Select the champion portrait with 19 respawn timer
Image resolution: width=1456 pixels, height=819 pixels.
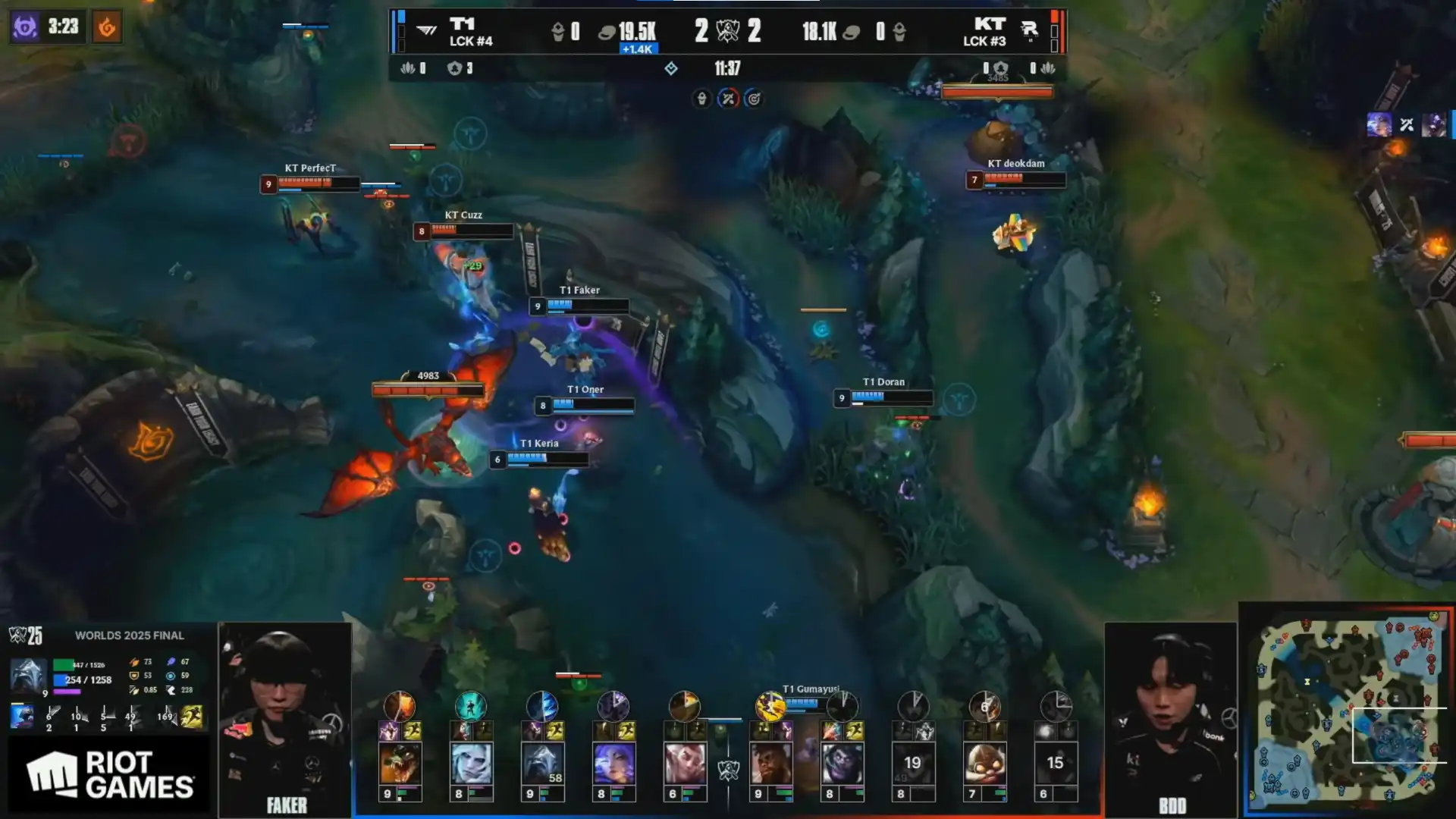[x=912, y=763]
